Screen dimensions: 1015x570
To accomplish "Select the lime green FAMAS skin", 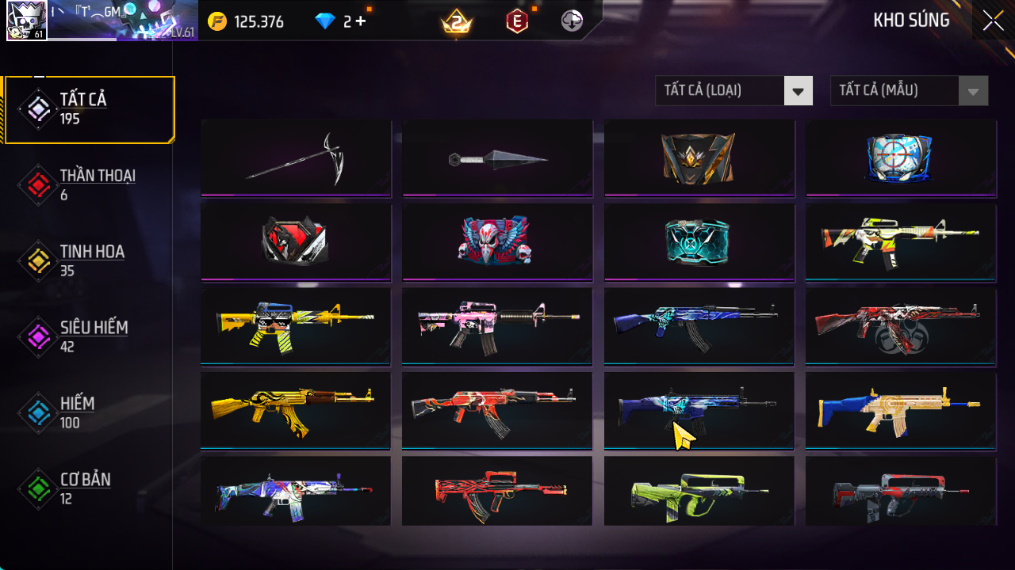I will tap(699, 491).
